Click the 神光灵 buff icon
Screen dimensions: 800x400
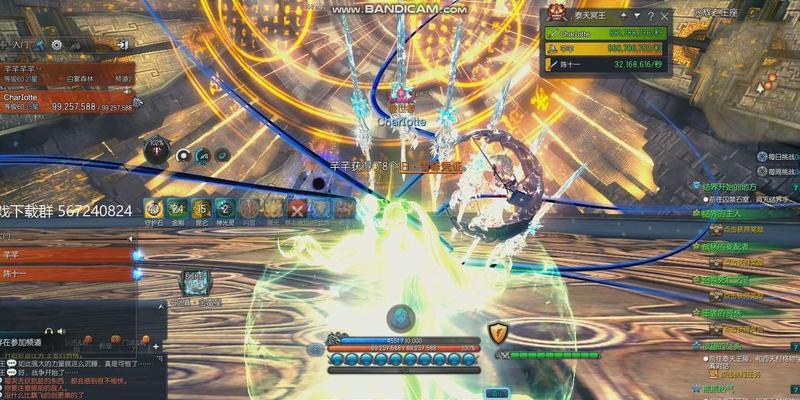226,209
